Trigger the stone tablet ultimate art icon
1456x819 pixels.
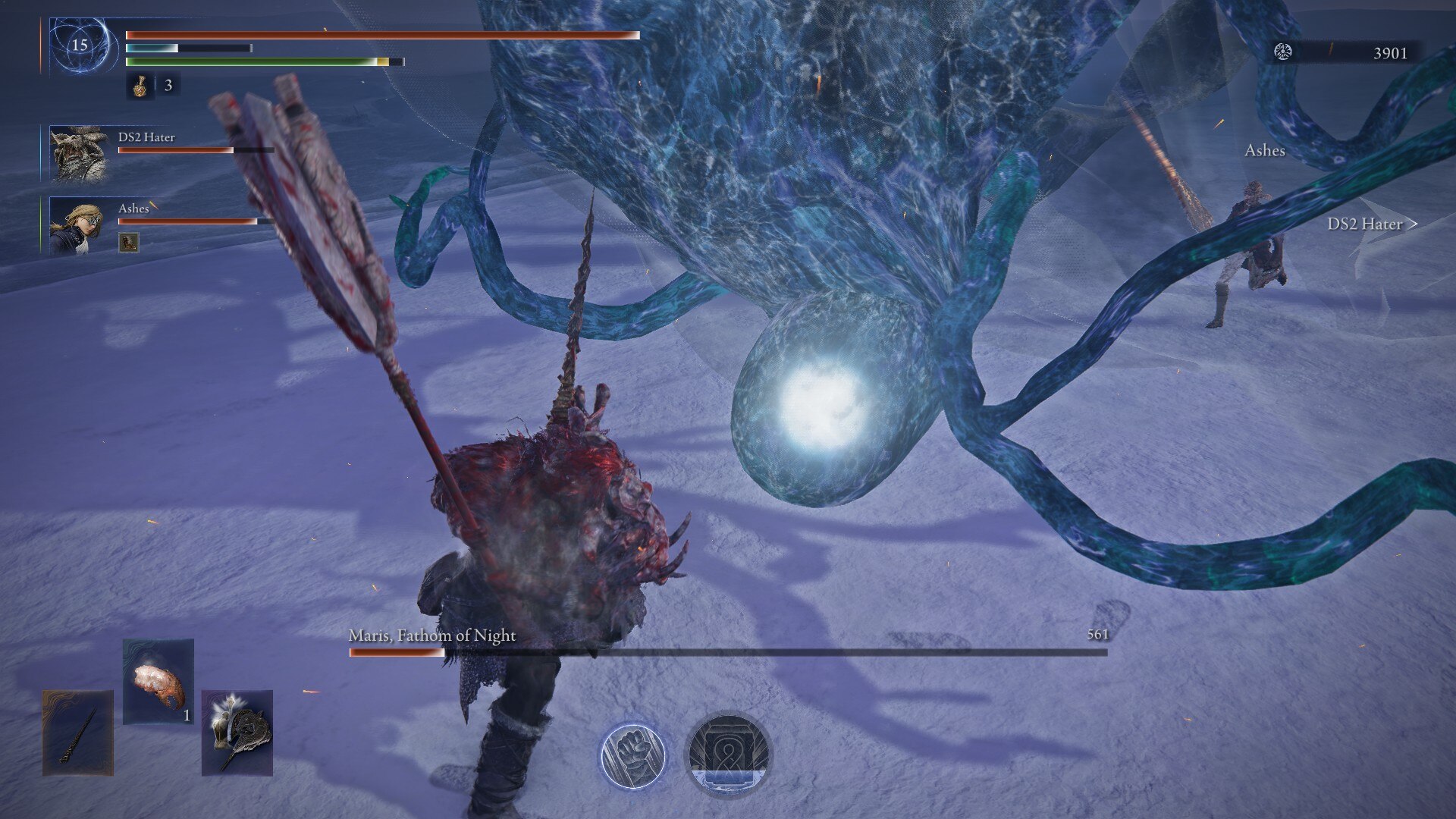[x=728, y=755]
